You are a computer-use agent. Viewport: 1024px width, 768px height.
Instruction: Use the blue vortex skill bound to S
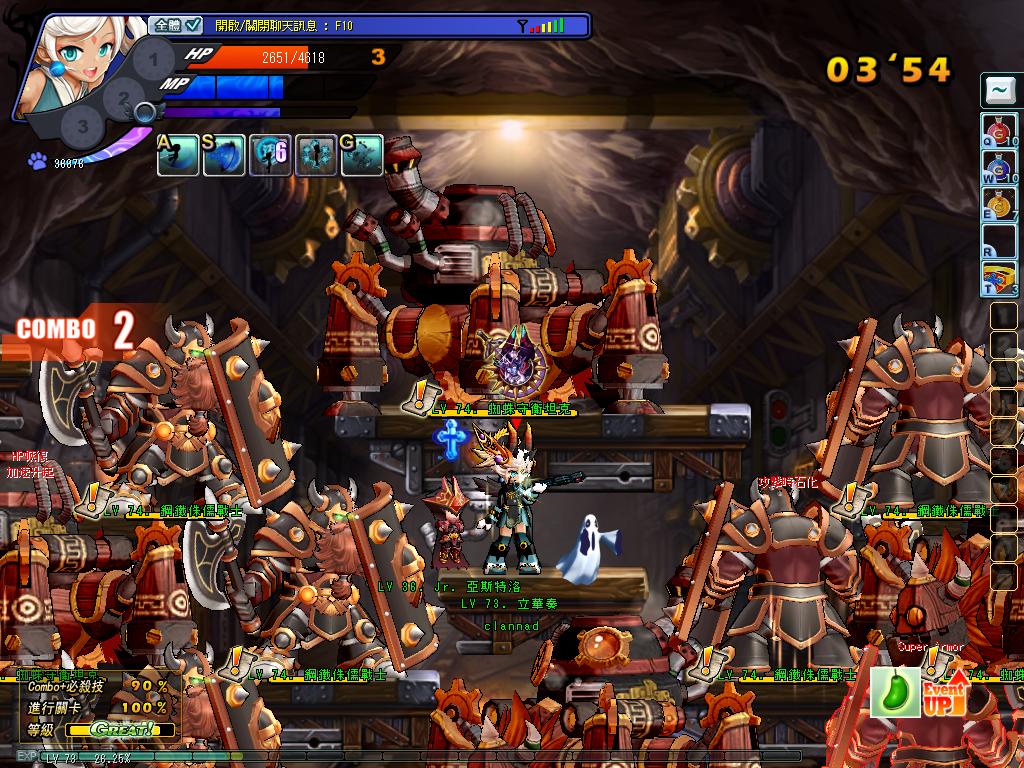224,155
